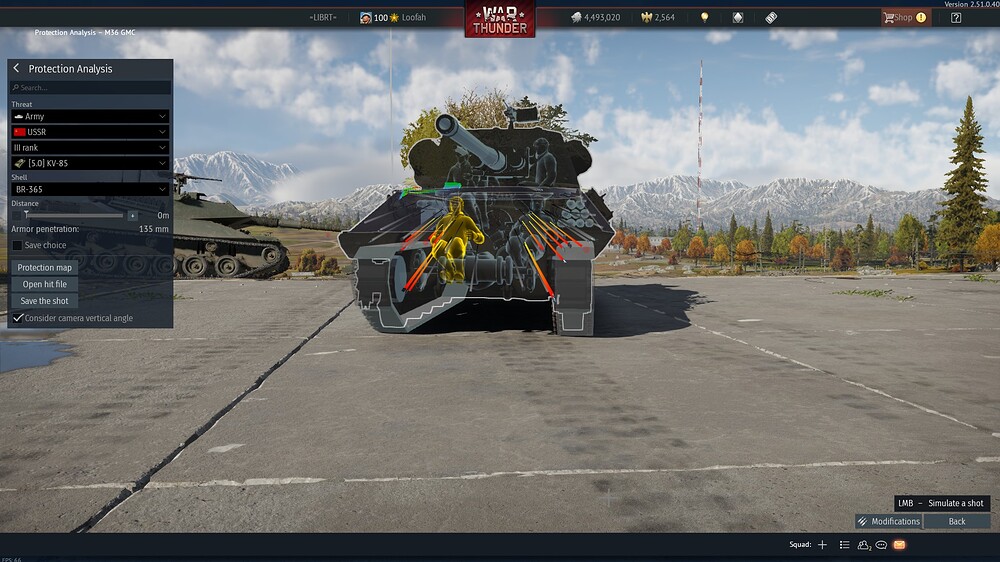Viewport: 1000px width, 562px height.
Task: Open hit file
Action: (45, 284)
